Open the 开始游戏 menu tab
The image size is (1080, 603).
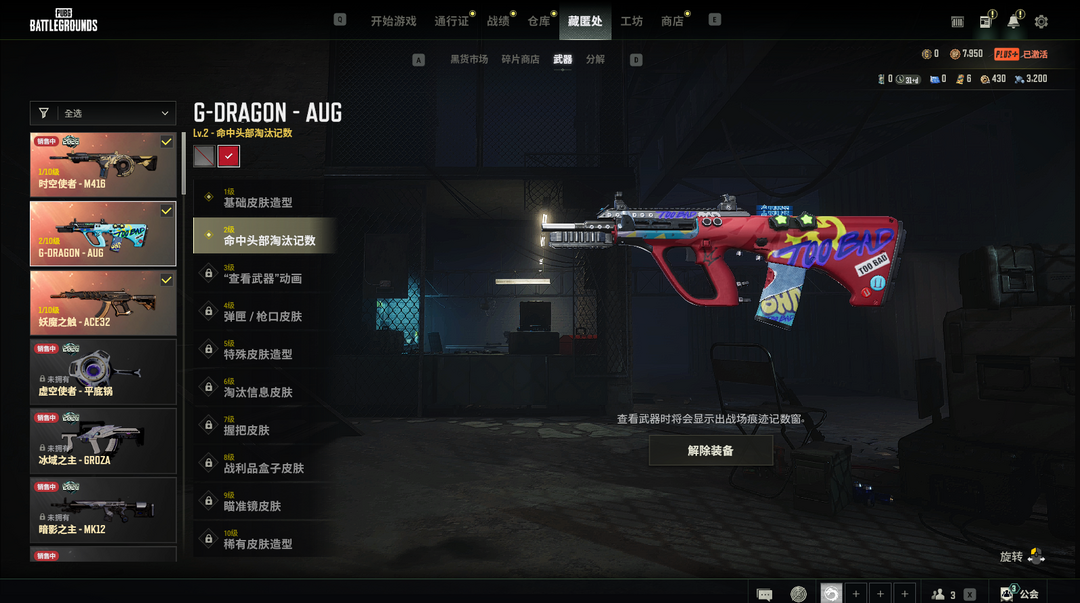click(393, 21)
